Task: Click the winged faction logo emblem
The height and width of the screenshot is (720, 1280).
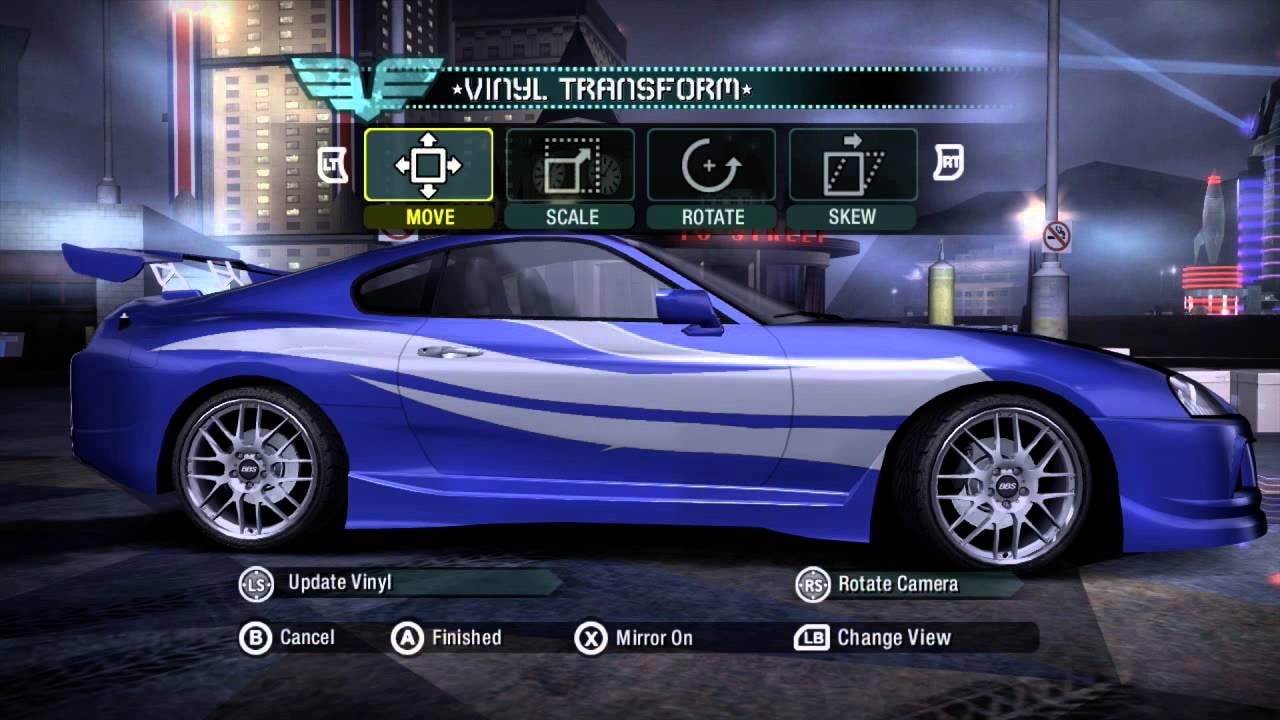Action: 365,85
